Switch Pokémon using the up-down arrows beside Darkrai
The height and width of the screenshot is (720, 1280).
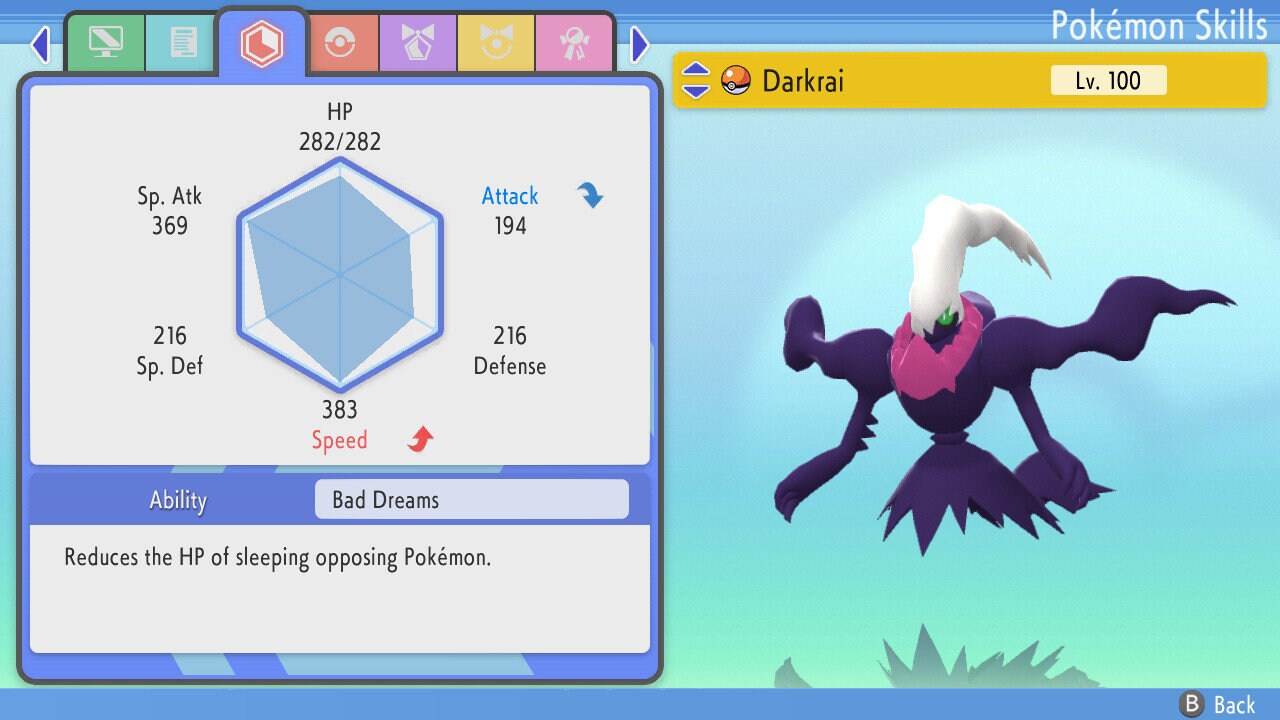click(696, 80)
